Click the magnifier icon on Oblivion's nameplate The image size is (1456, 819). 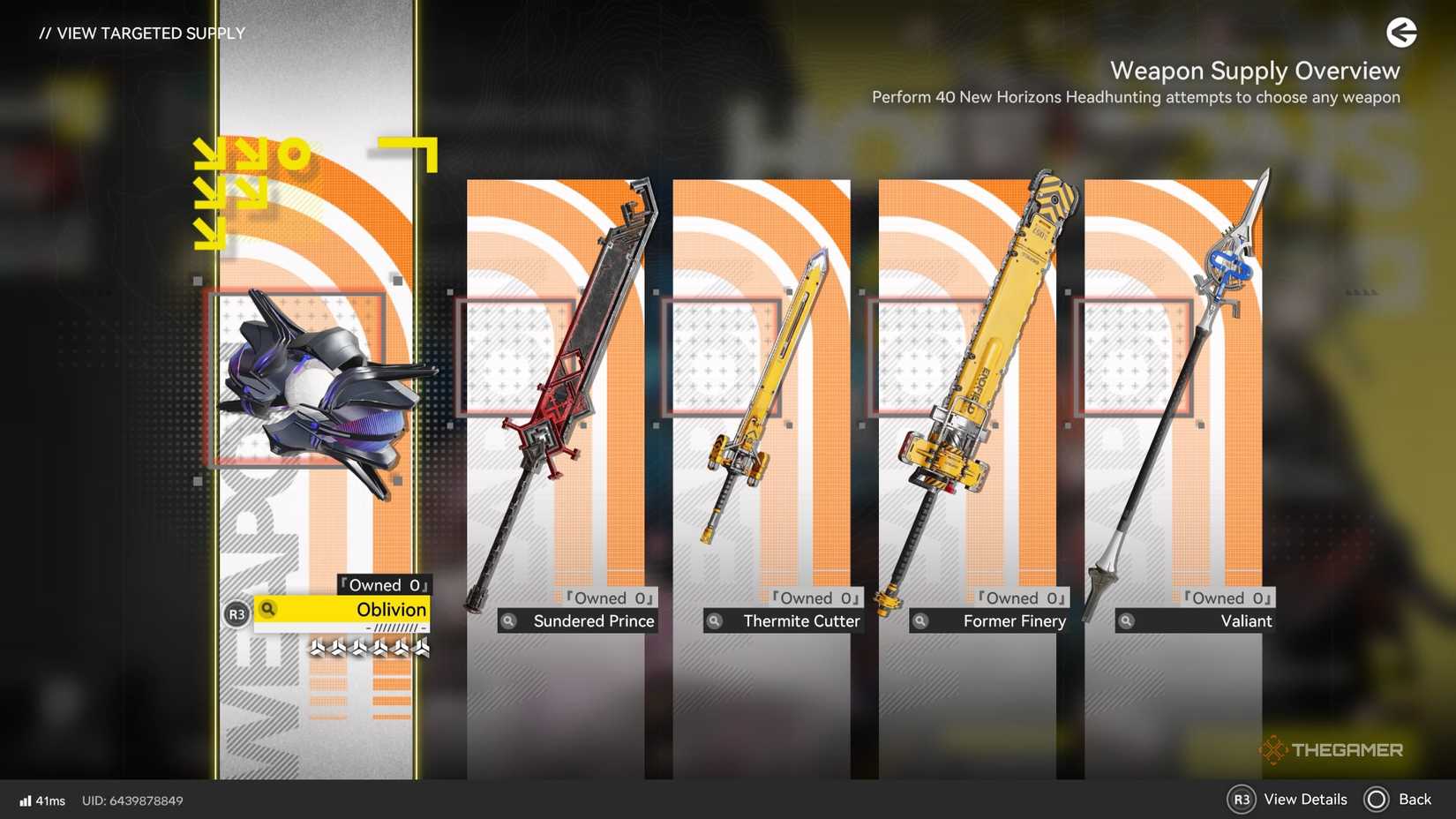pyautogui.click(x=267, y=609)
